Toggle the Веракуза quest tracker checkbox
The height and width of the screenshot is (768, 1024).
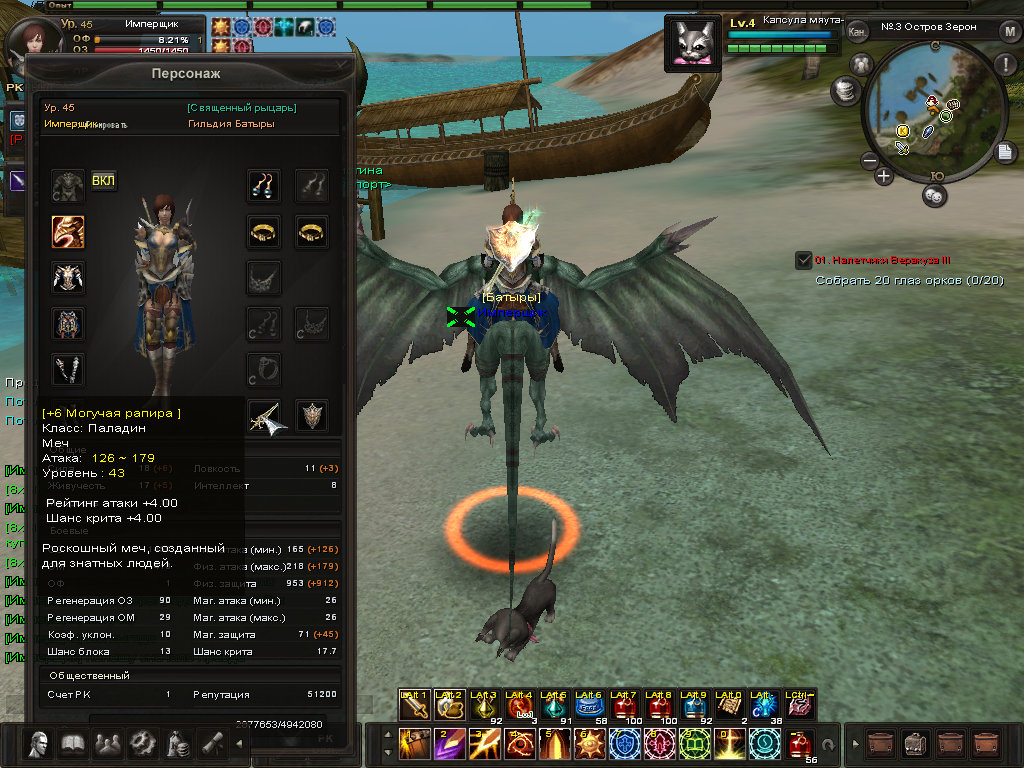(x=803, y=260)
